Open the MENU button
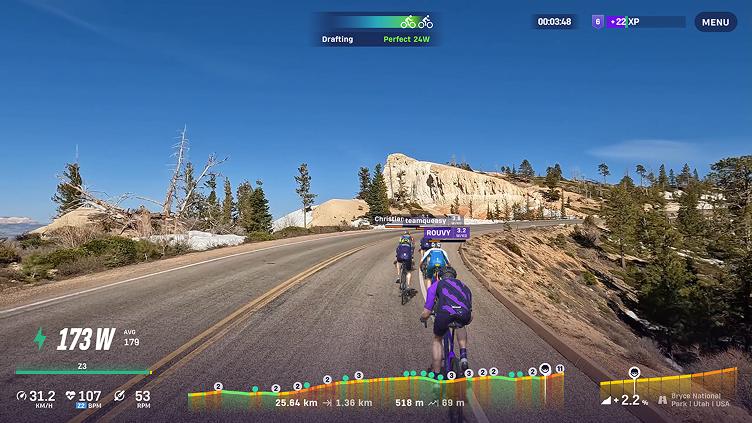Image resolution: width=752 pixels, height=423 pixels. pos(715,22)
